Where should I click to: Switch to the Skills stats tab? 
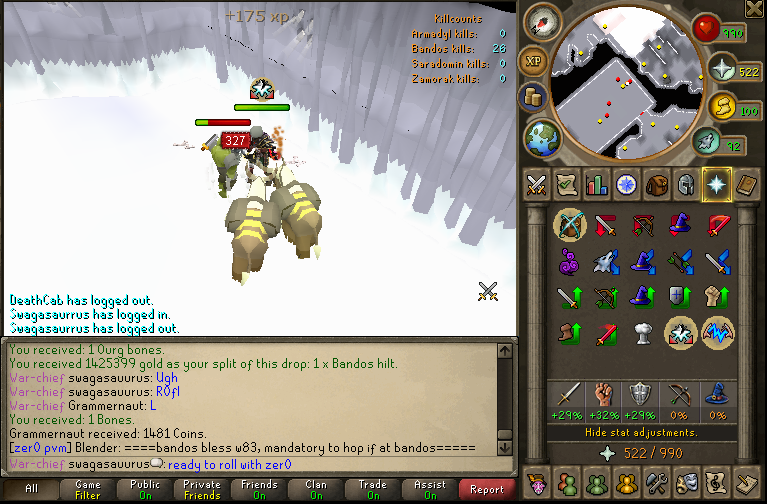(596, 185)
